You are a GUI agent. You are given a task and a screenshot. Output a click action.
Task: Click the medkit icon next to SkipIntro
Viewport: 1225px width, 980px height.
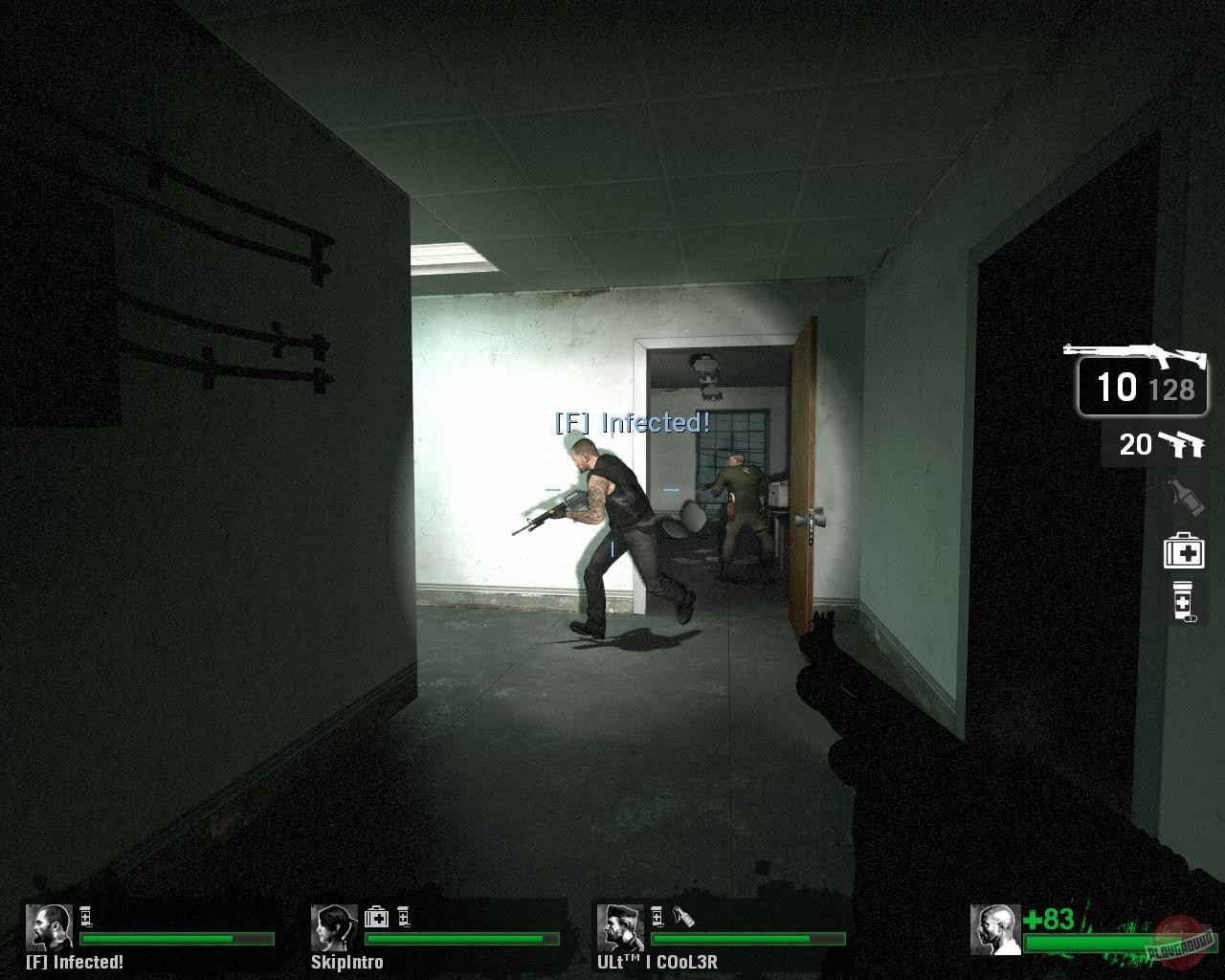coord(377,915)
